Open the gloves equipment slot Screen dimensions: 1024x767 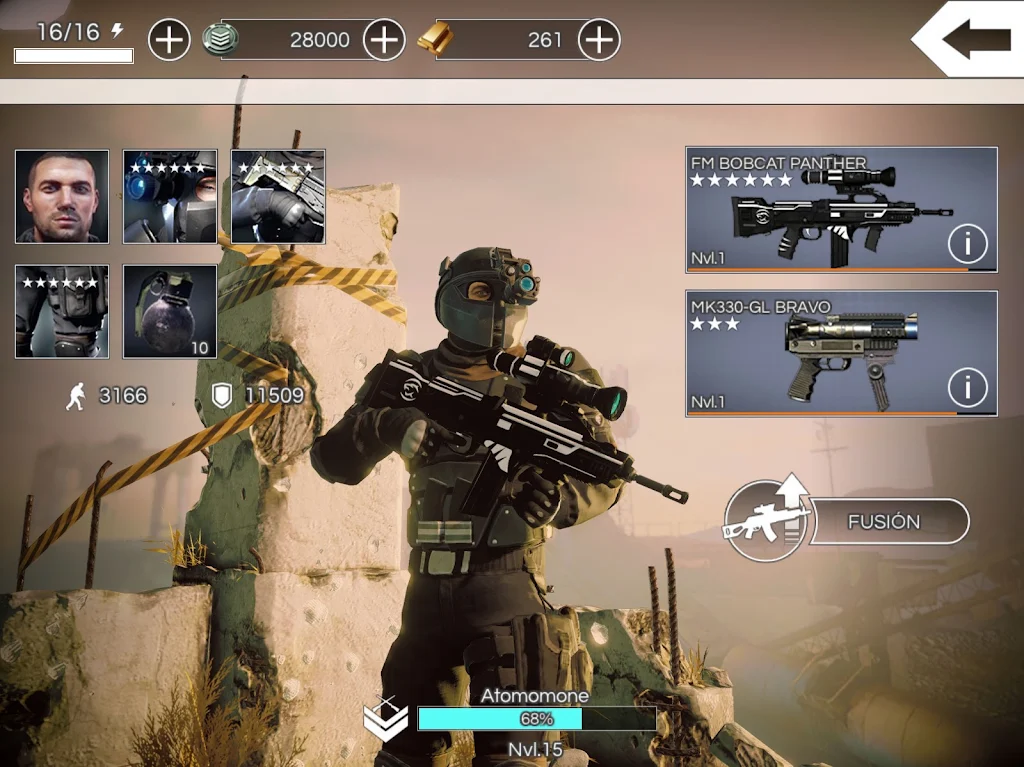[x=278, y=197]
